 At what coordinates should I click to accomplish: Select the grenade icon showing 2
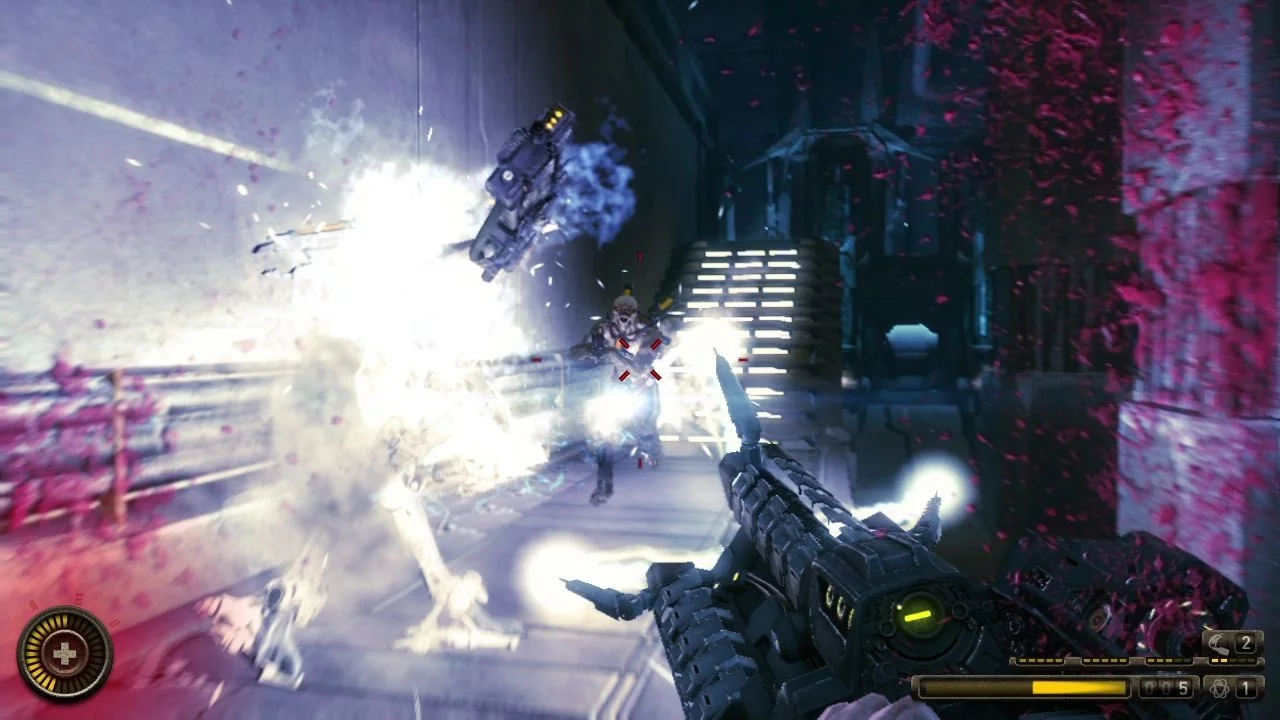(1222, 643)
